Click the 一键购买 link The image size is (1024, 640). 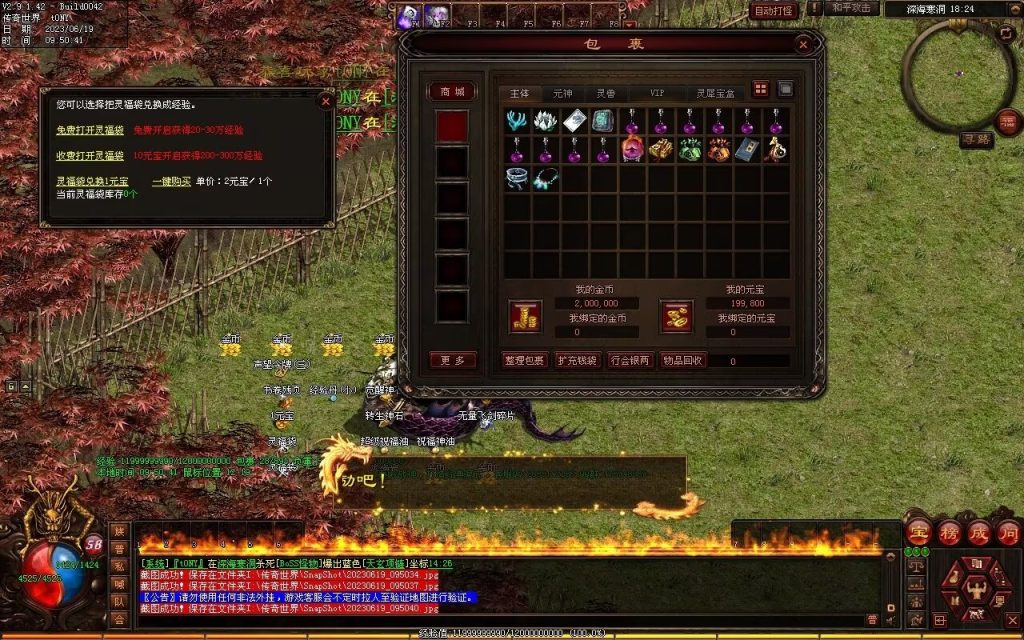171,182
